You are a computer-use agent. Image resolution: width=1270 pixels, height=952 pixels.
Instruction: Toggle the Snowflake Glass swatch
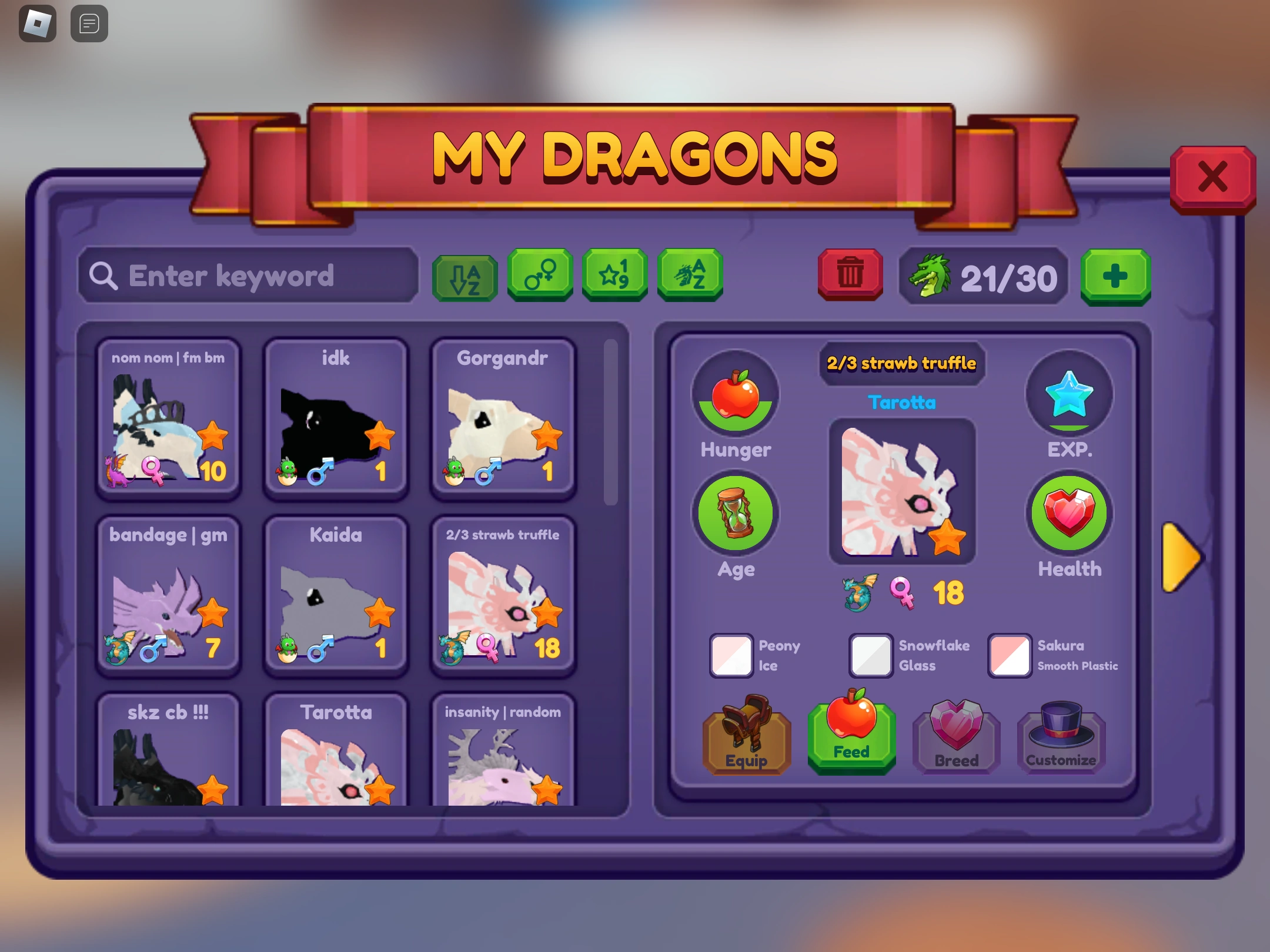point(870,655)
